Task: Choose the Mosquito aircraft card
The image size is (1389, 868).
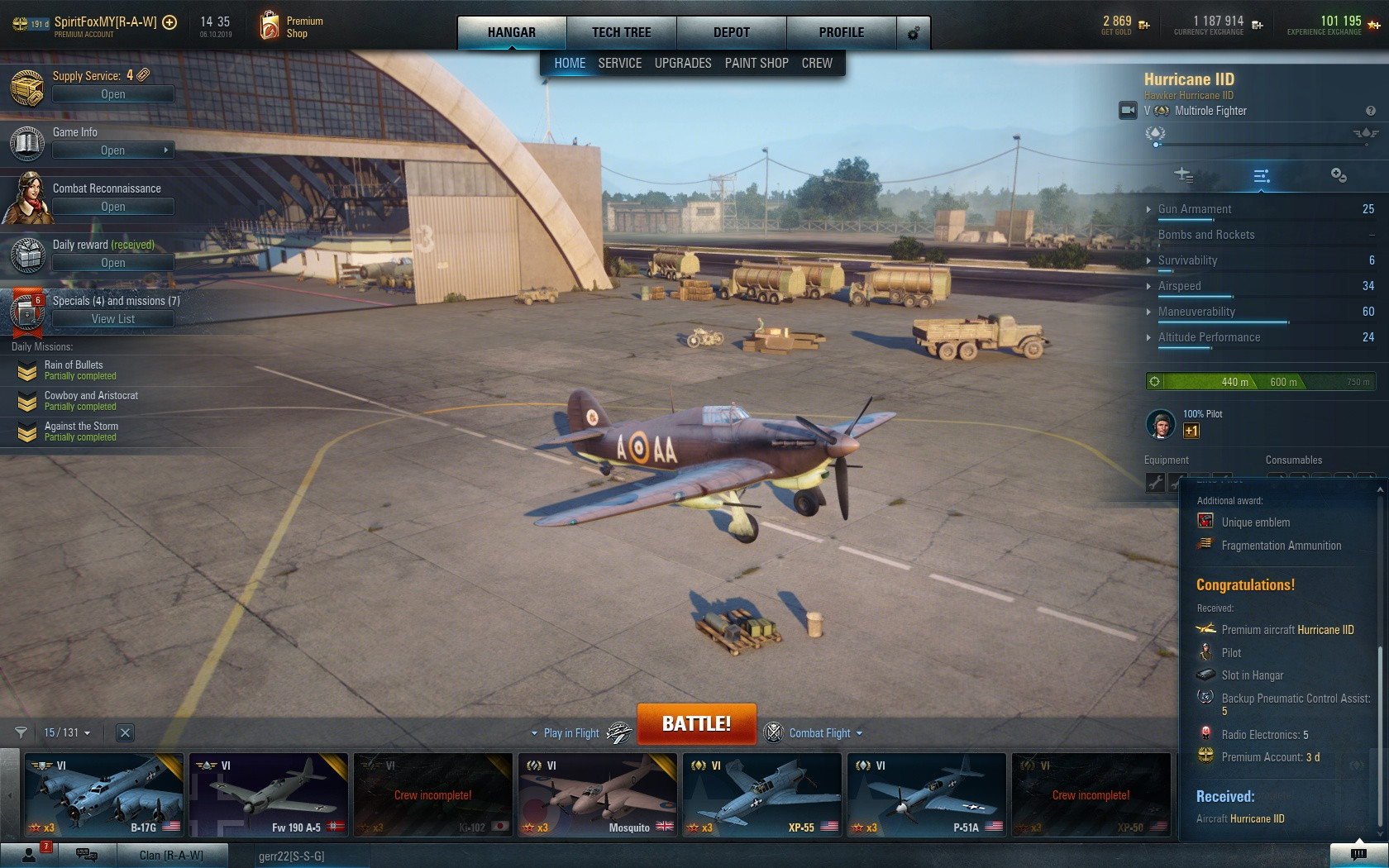Action: click(x=597, y=794)
